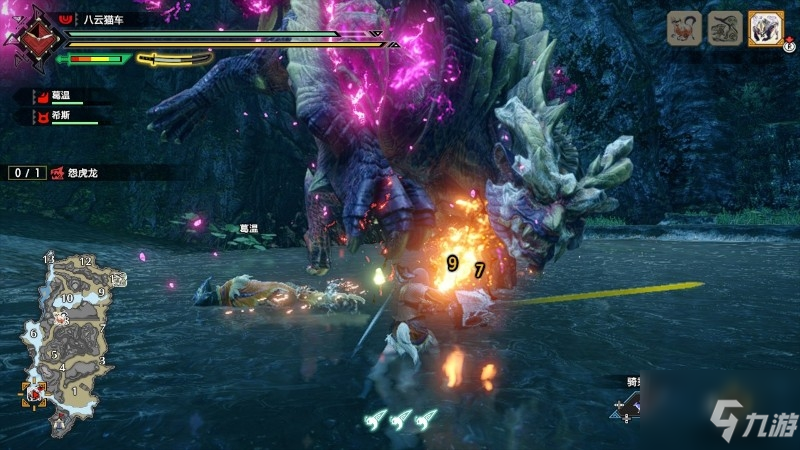Select party member 希斯 in the list
800x450 pixels.
[61, 117]
